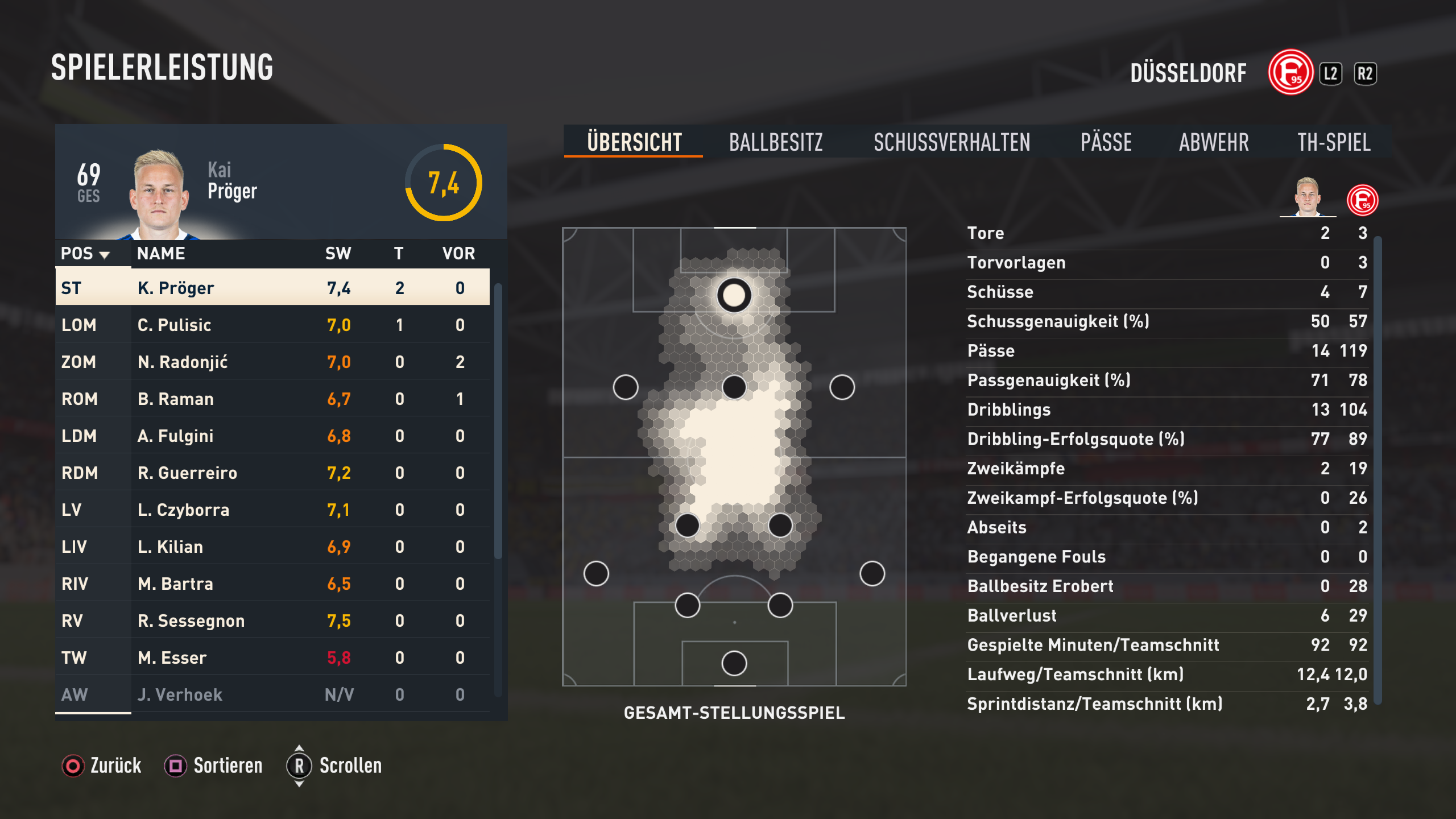Pick M. Bartra from the list
This screenshot has height=819, width=1456.
[x=272, y=584]
